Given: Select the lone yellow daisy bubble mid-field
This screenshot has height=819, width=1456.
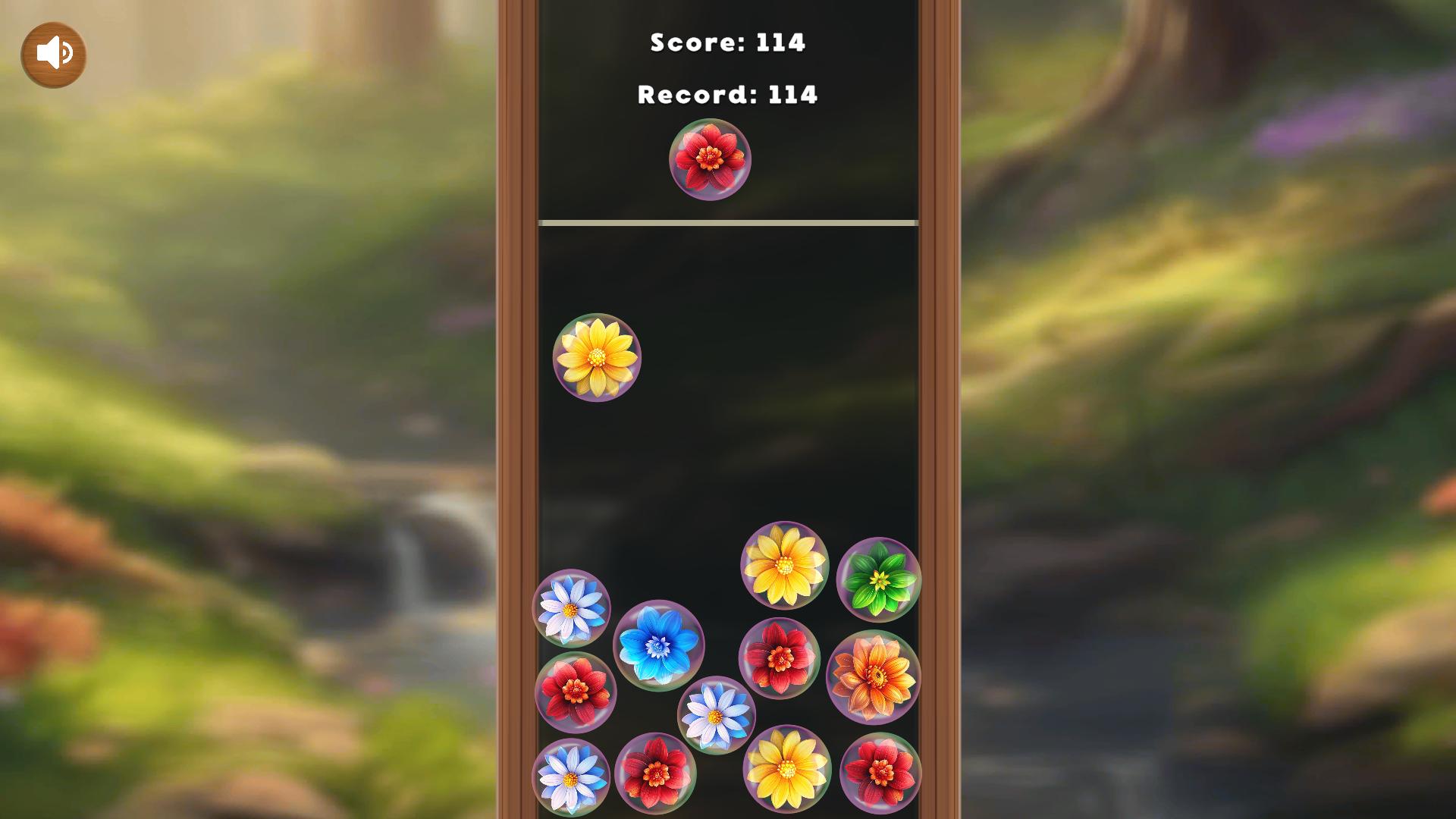Looking at the screenshot, I should (x=598, y=359).
